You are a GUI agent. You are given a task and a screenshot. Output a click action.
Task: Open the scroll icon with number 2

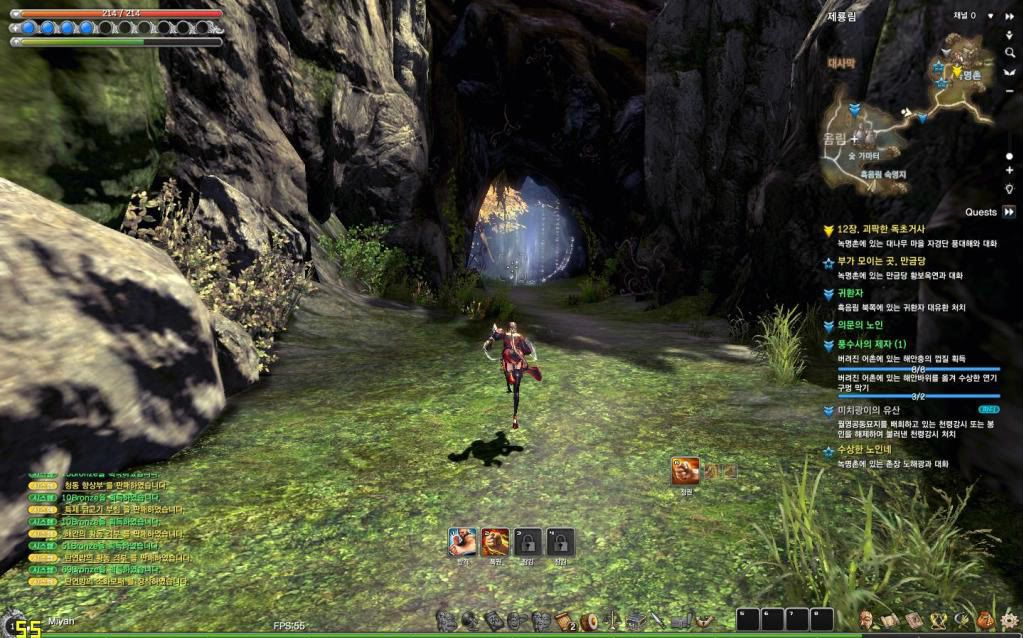pyautogui.click(x=564, y=622)
